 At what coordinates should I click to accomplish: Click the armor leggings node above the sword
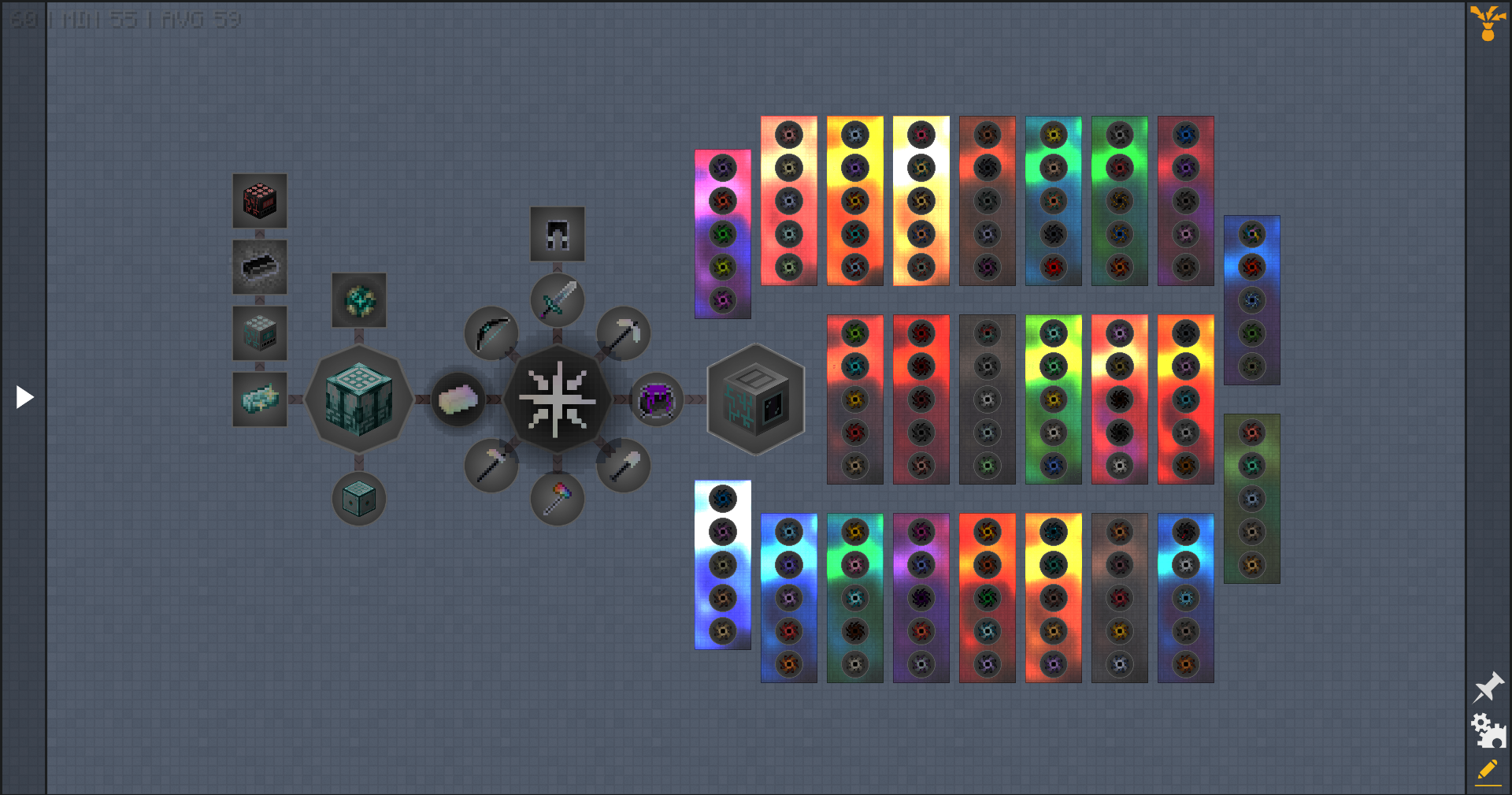coord(558,232)
